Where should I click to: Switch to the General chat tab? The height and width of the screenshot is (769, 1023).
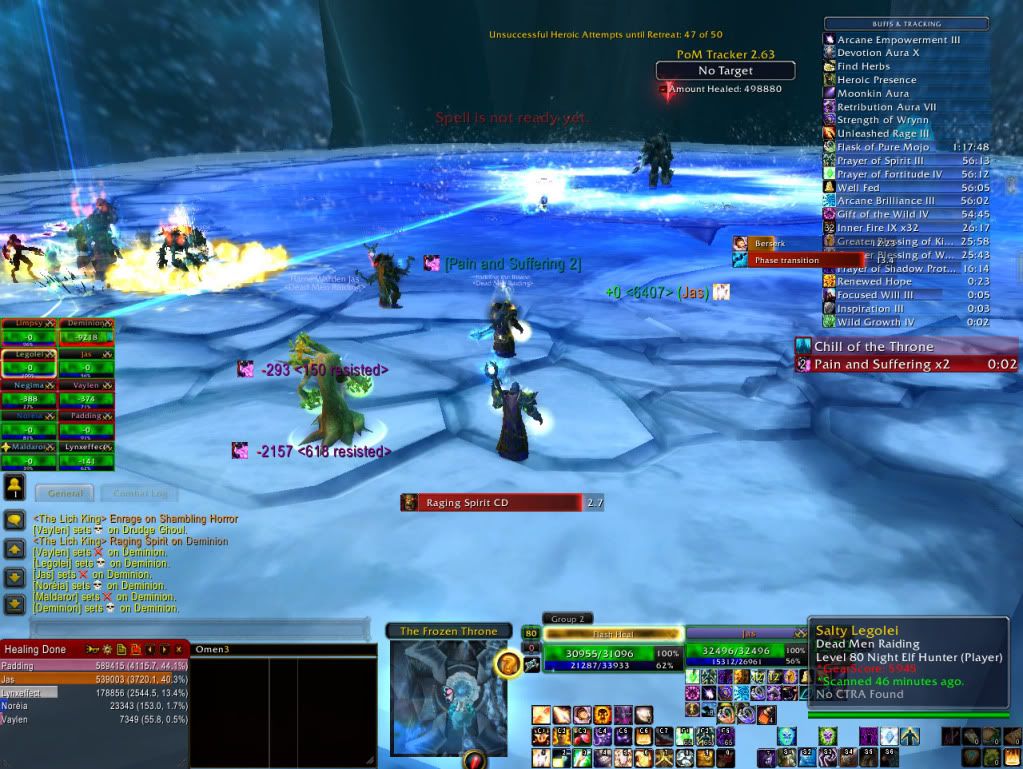64,493
